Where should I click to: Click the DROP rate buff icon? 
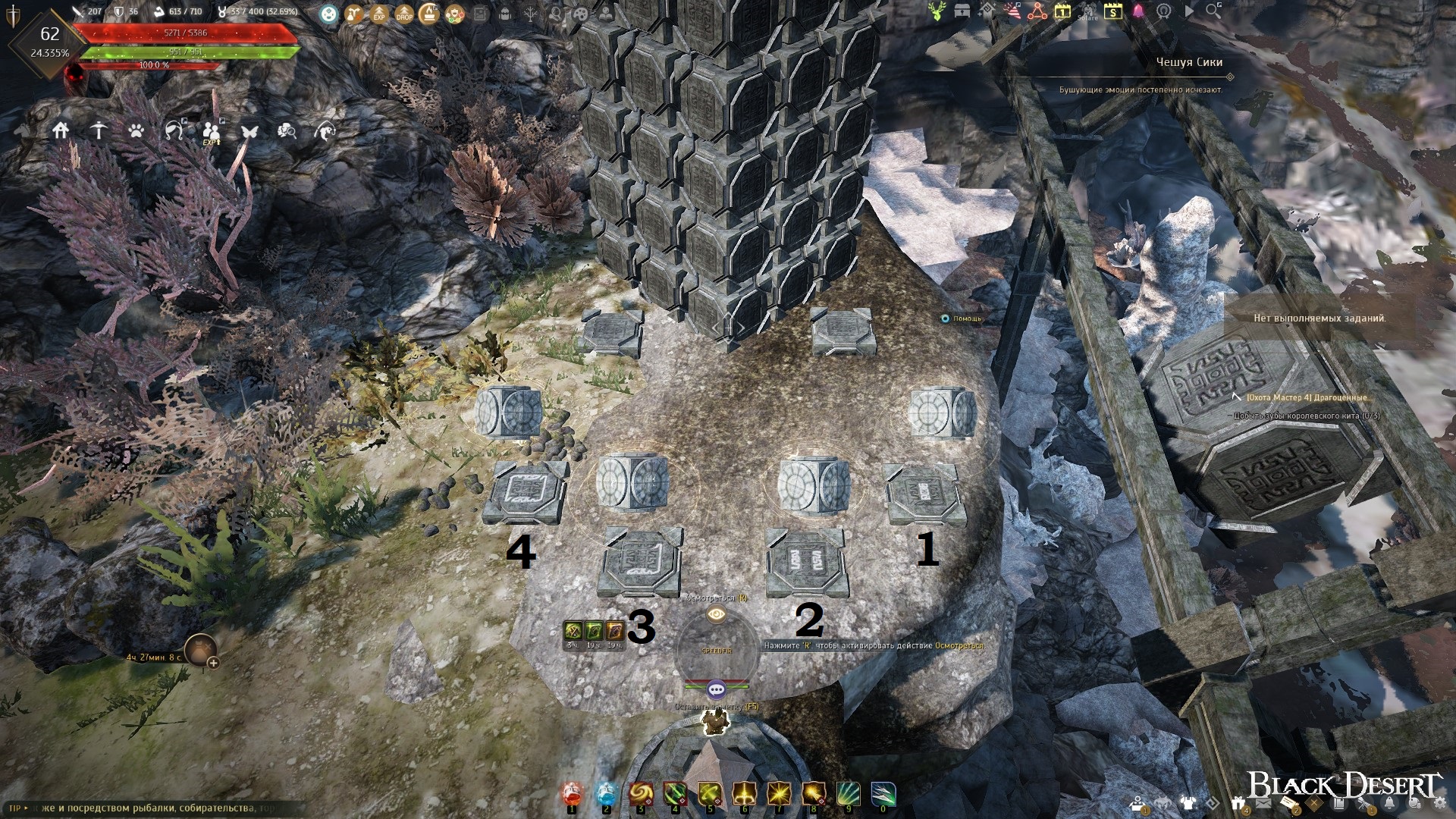(404, 13)
